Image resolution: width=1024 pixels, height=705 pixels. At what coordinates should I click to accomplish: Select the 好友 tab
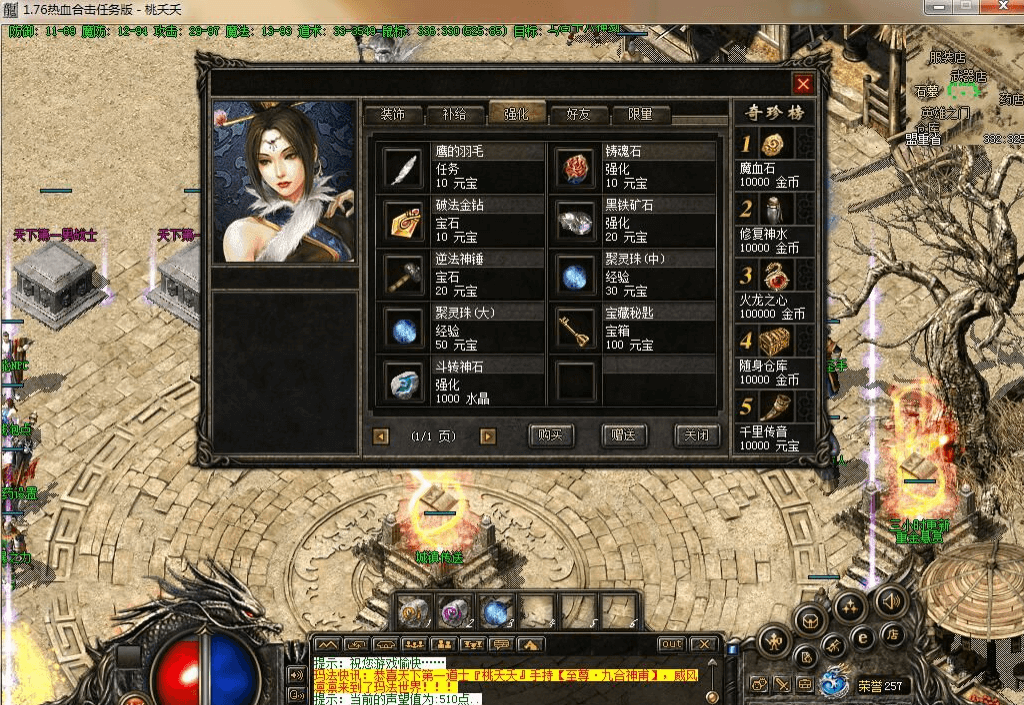pos(578,114)
